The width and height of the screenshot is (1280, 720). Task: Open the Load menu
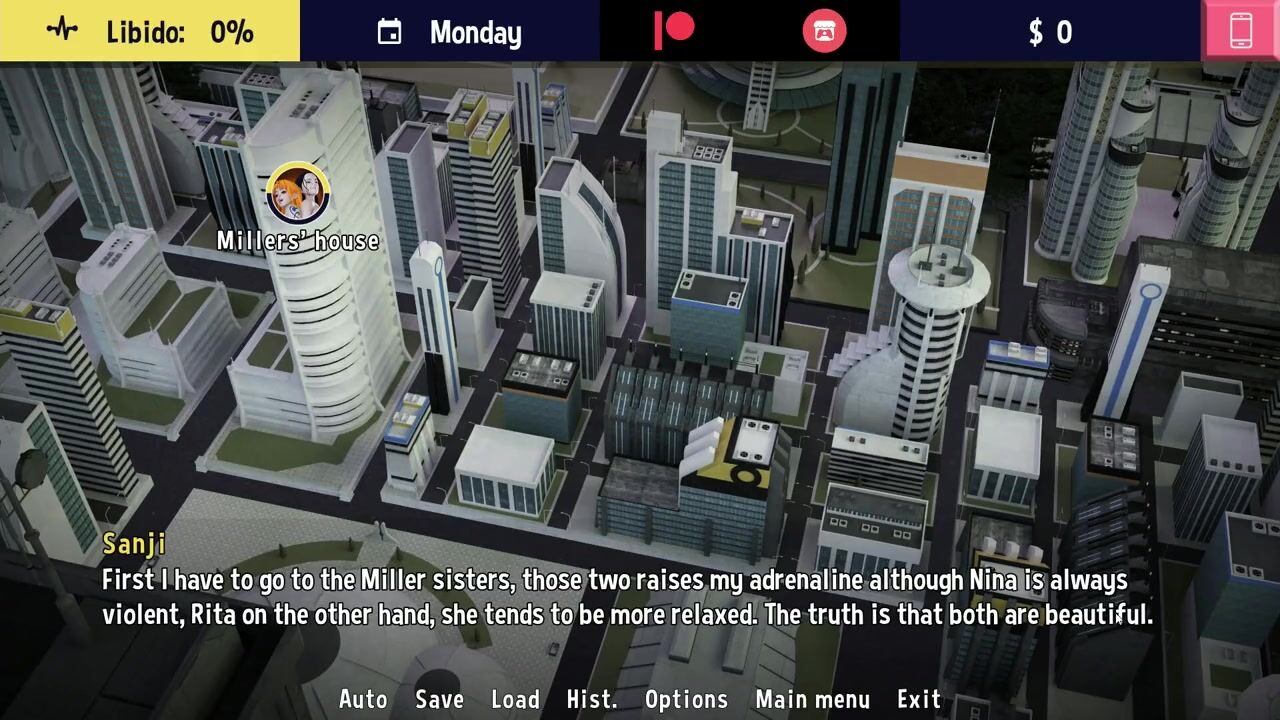[x=515, y=699]
